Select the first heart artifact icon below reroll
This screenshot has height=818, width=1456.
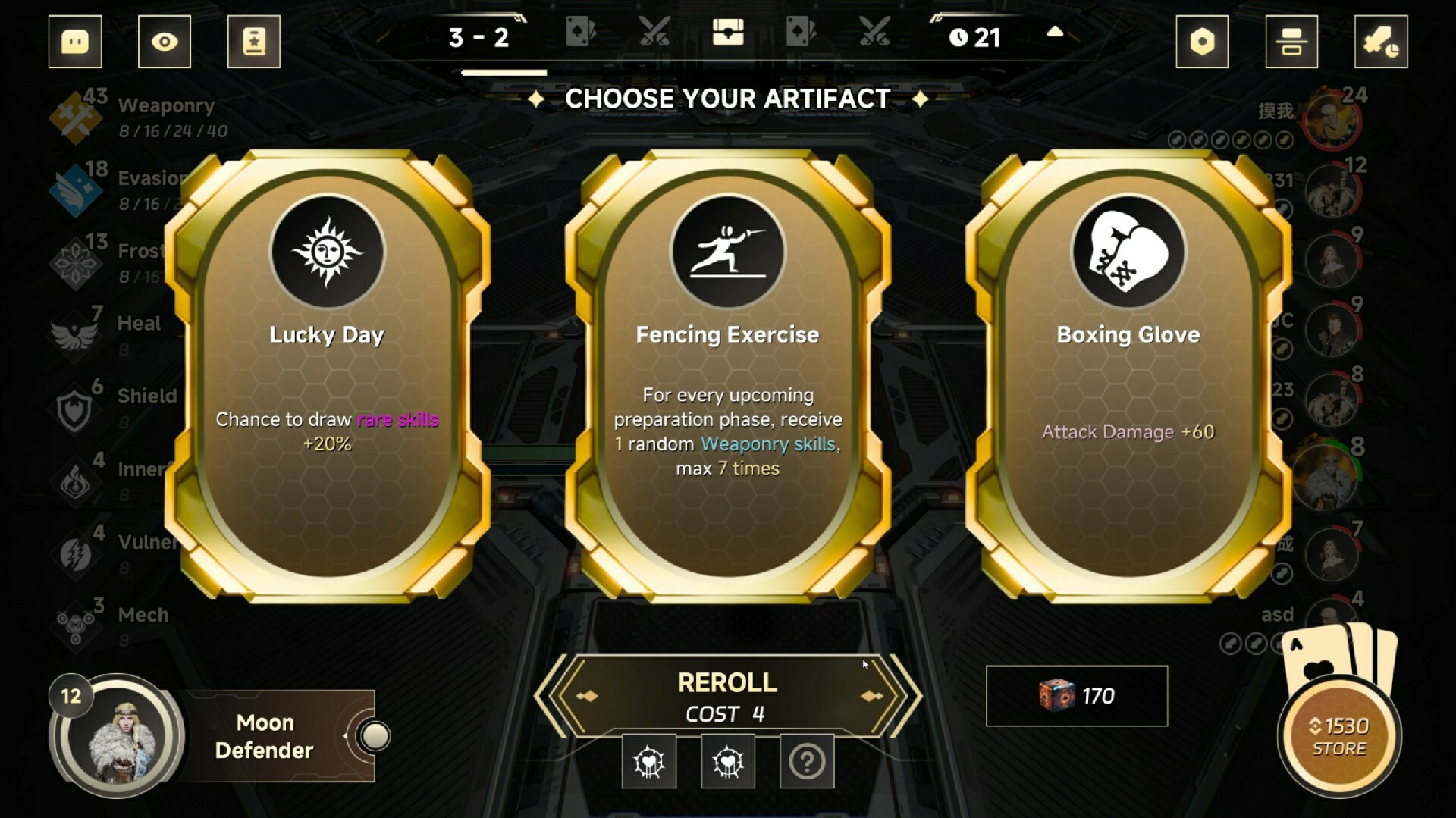(x=649, y=761)
